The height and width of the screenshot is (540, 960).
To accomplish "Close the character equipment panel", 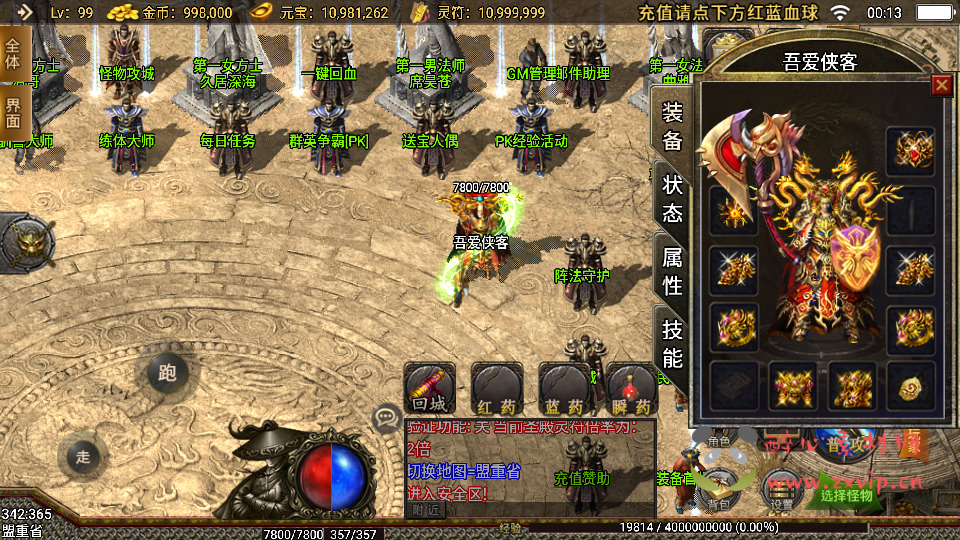I will (x=941, y=85).
